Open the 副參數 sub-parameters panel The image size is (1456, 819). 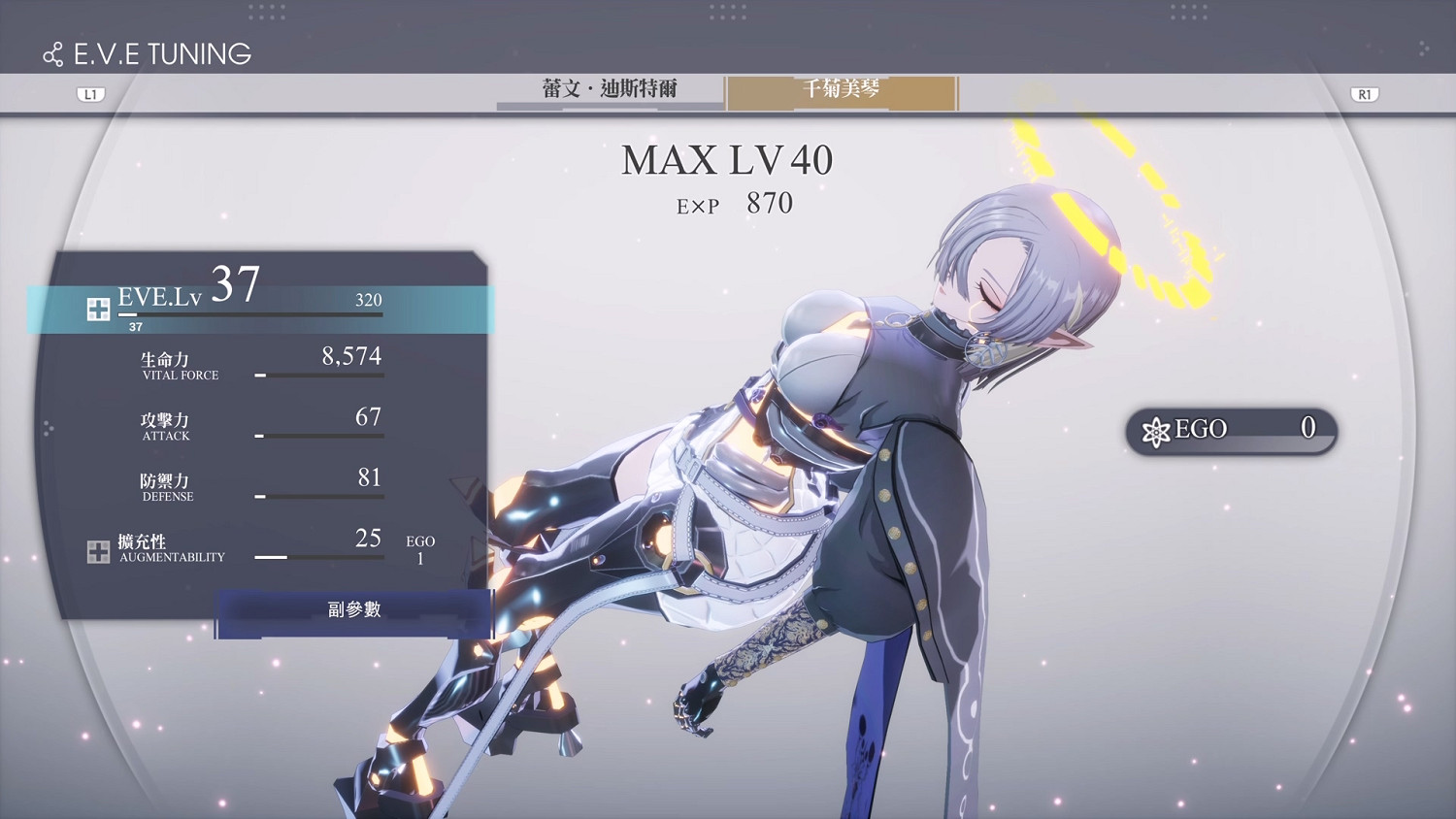pos(355,609)
